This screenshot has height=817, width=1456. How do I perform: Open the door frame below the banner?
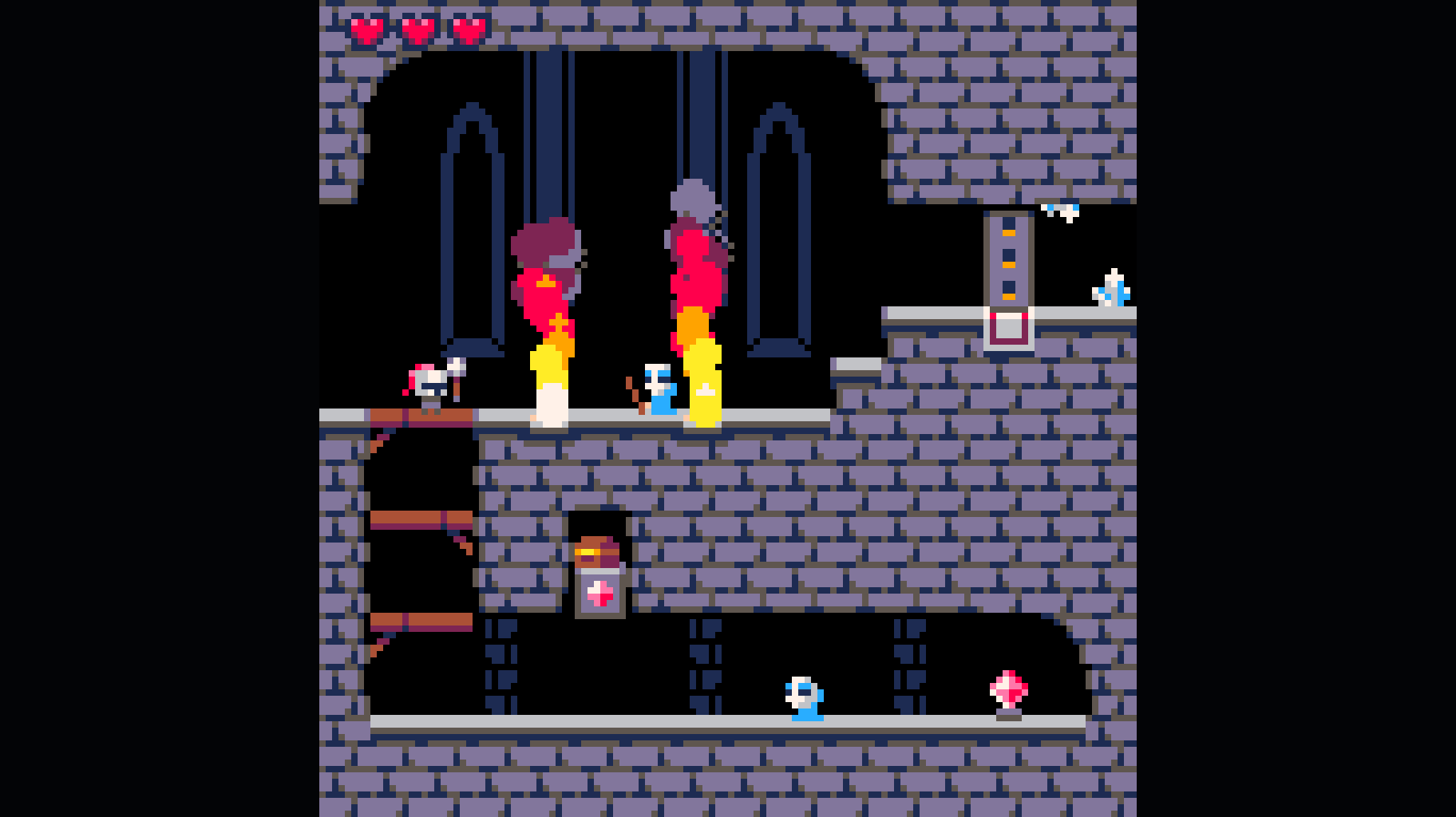(x=1007, y=327)
